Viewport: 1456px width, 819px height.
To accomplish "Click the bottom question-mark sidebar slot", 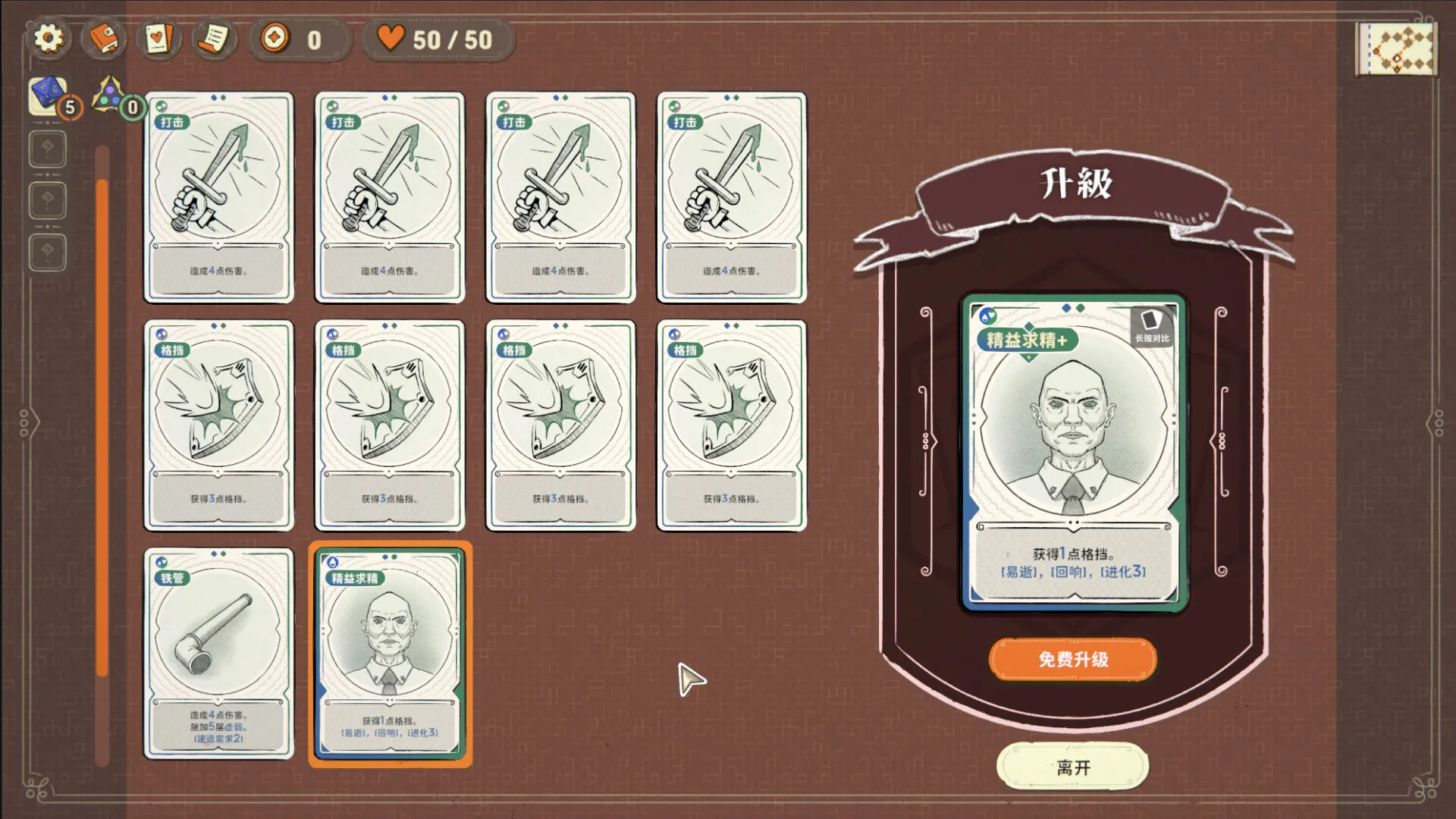I will tap(47, 251).
